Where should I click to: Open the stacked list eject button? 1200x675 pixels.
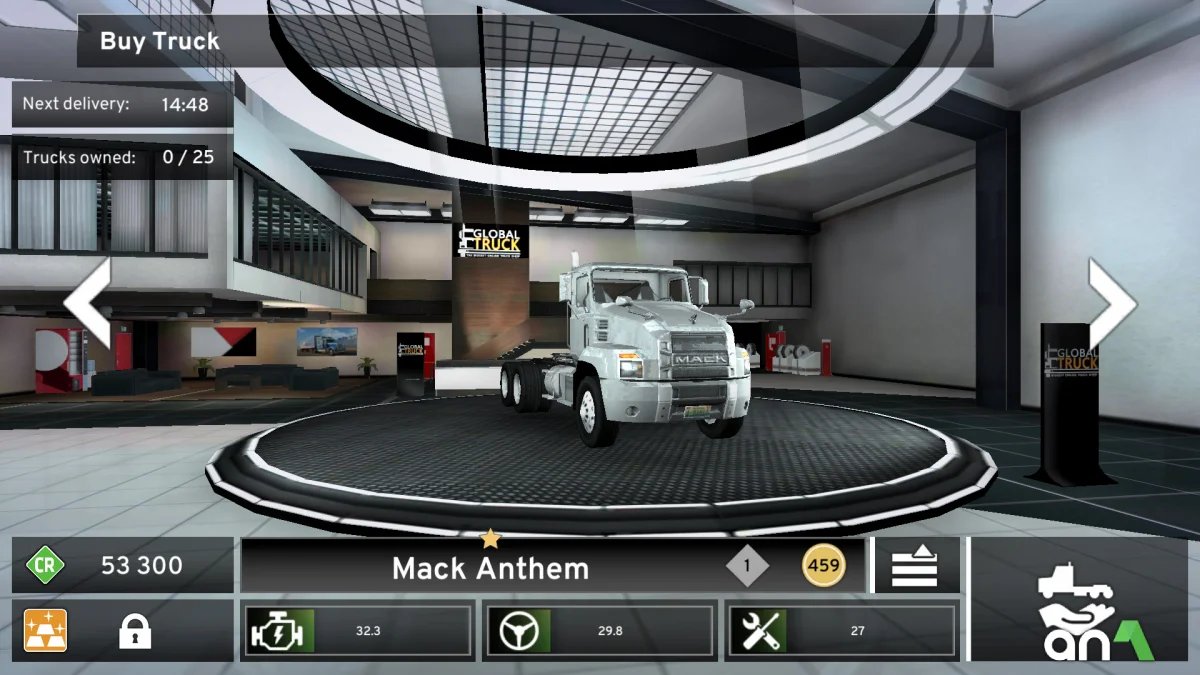(x=915, y=567)
